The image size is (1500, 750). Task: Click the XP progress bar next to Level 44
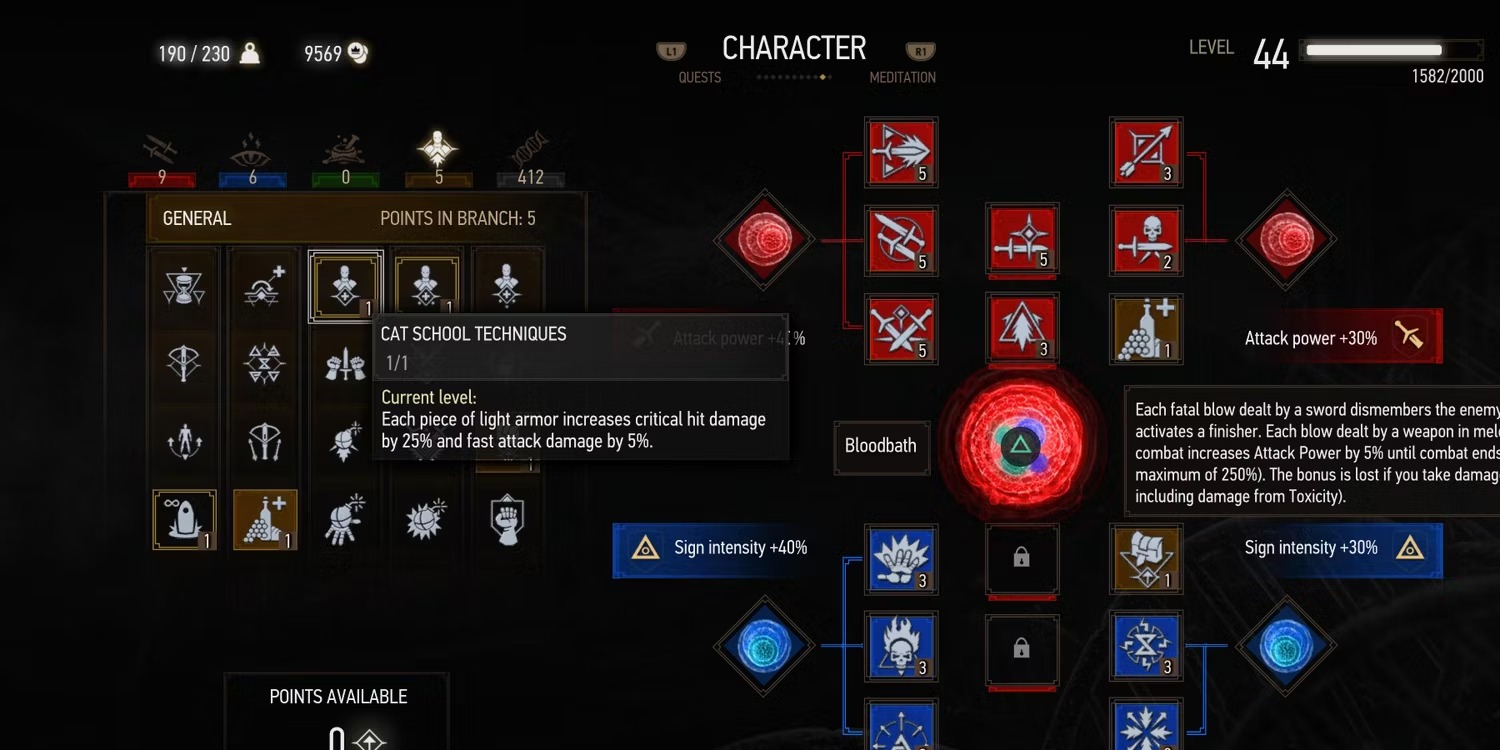click(x=1390, y=48)
